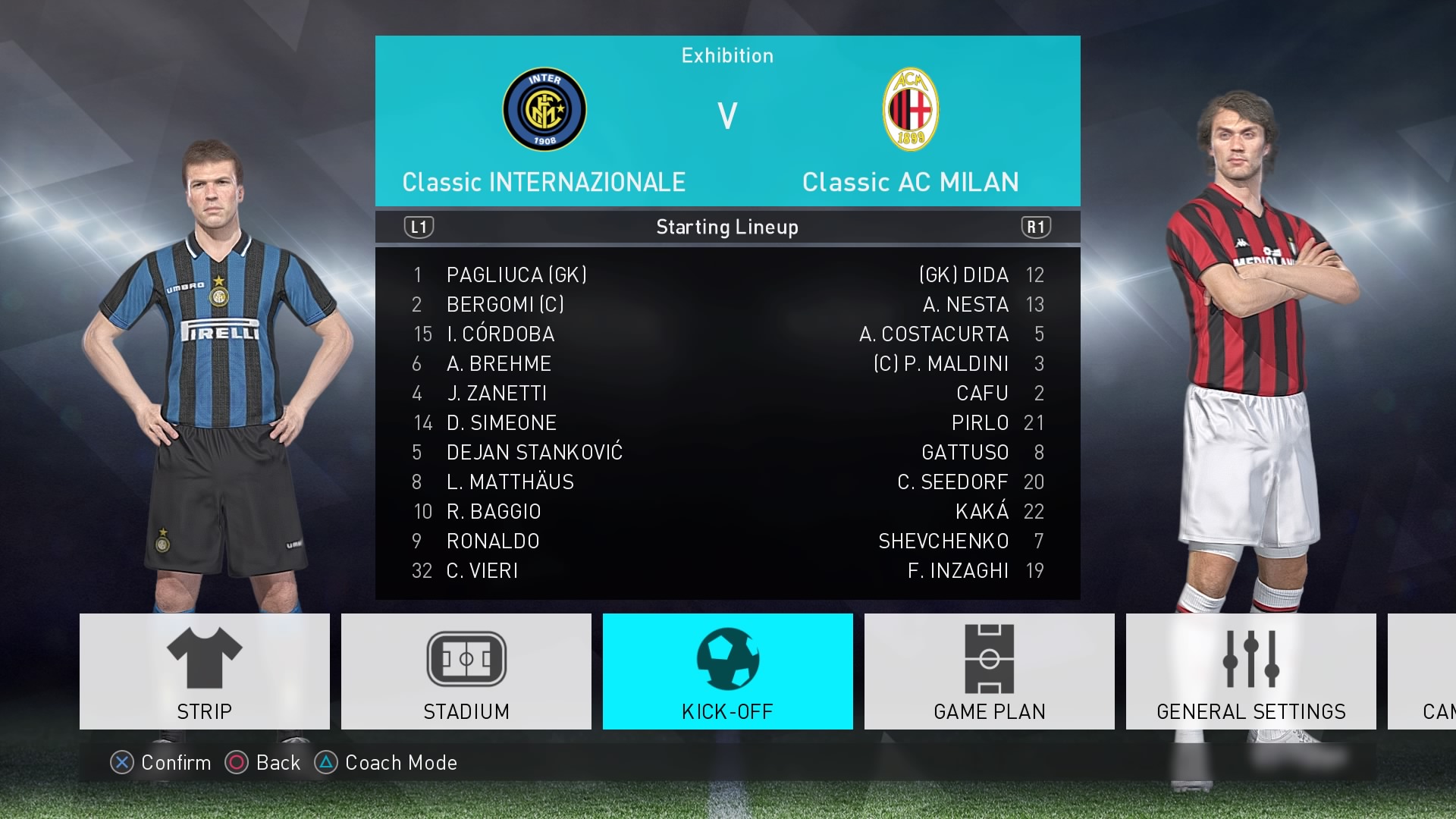Select the KICK-OFF football icon
Screen dimensions: 1456x819
point(727,658)
